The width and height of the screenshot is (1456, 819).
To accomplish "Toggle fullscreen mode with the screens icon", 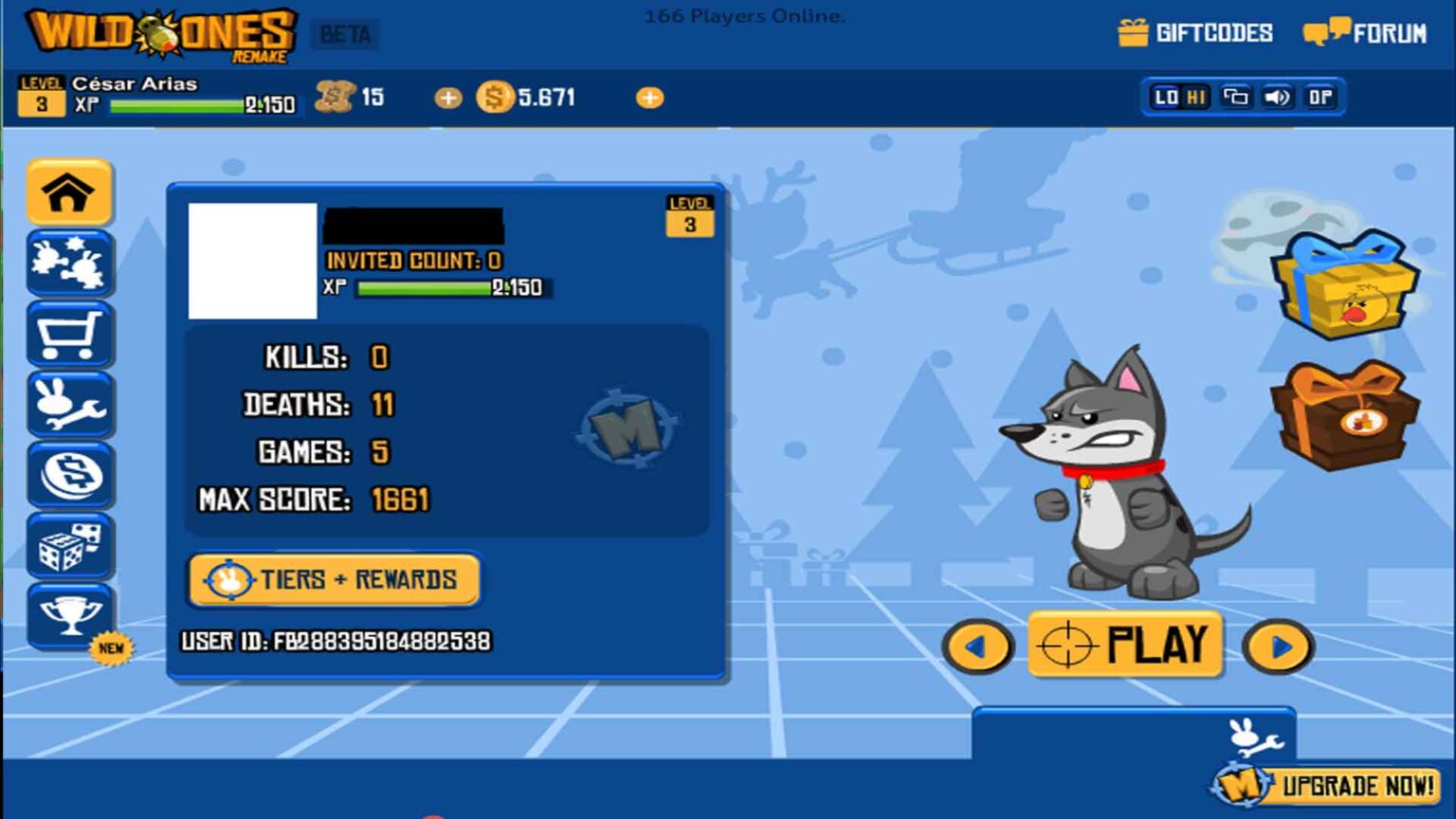I will [x=1235, y=96].
